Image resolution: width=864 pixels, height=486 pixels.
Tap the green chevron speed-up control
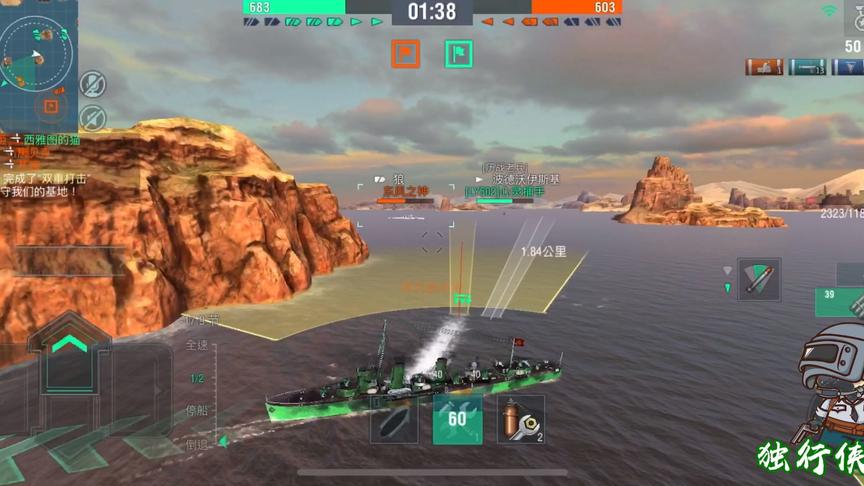[70, 343]
